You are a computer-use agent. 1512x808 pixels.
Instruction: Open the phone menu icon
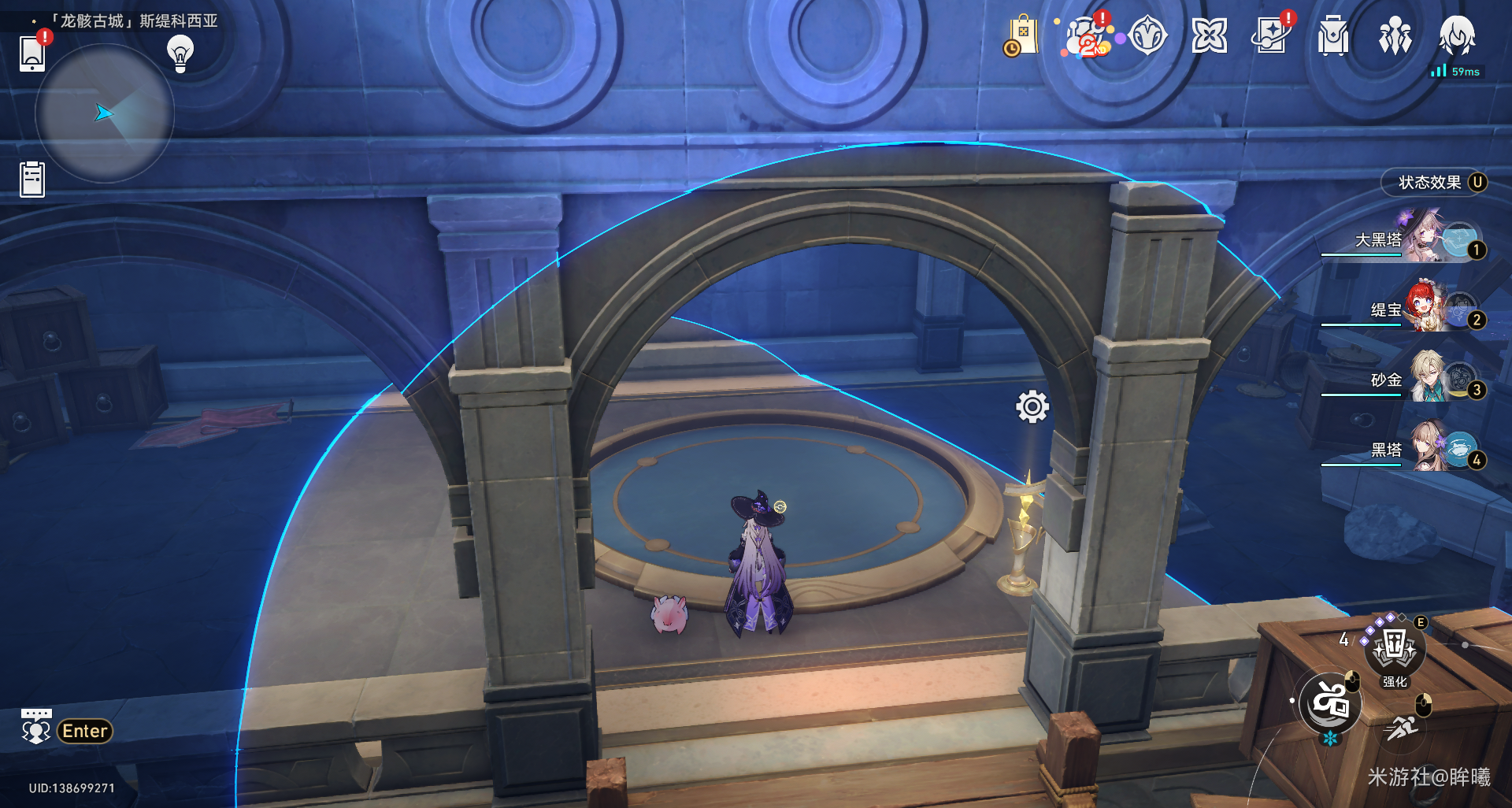(32, 53)
